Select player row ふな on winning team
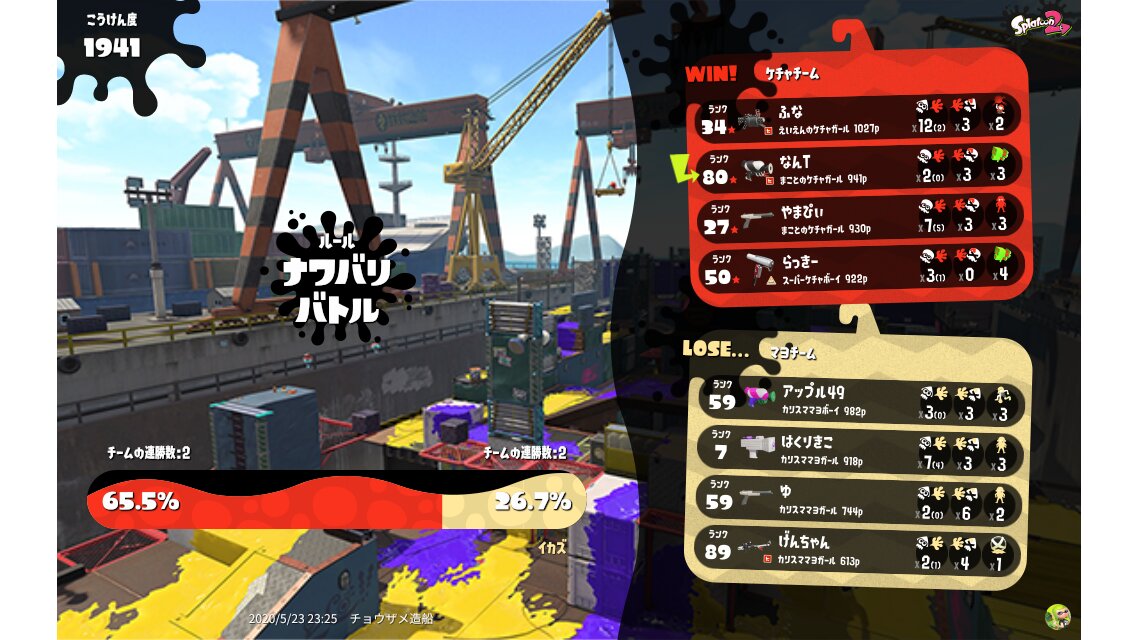The image size is (1138, 640). [x=860, y=118]
